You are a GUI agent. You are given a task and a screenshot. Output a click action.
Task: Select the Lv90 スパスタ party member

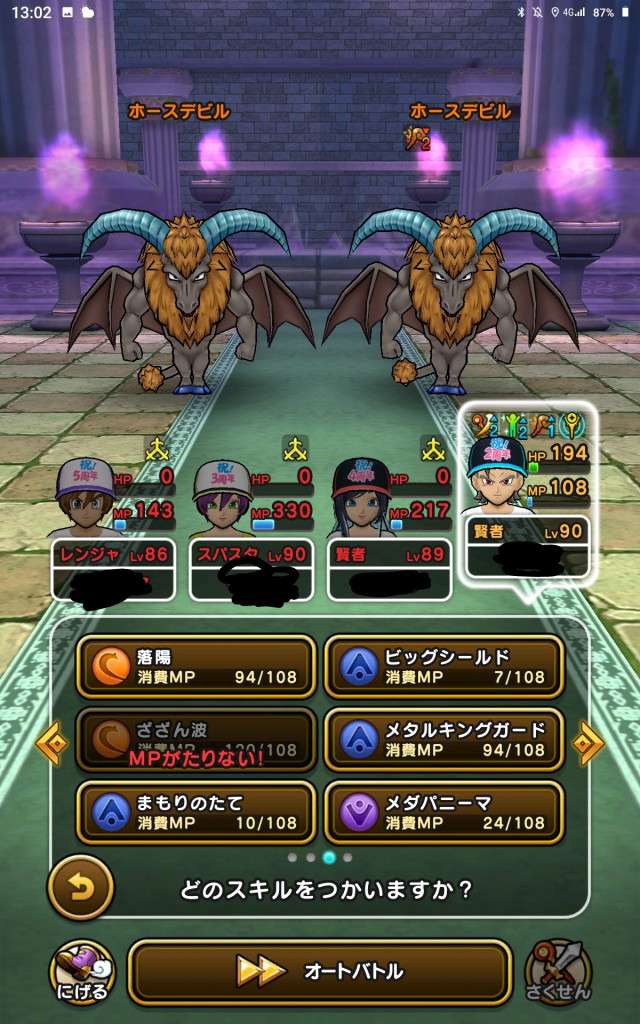[249, 525]
